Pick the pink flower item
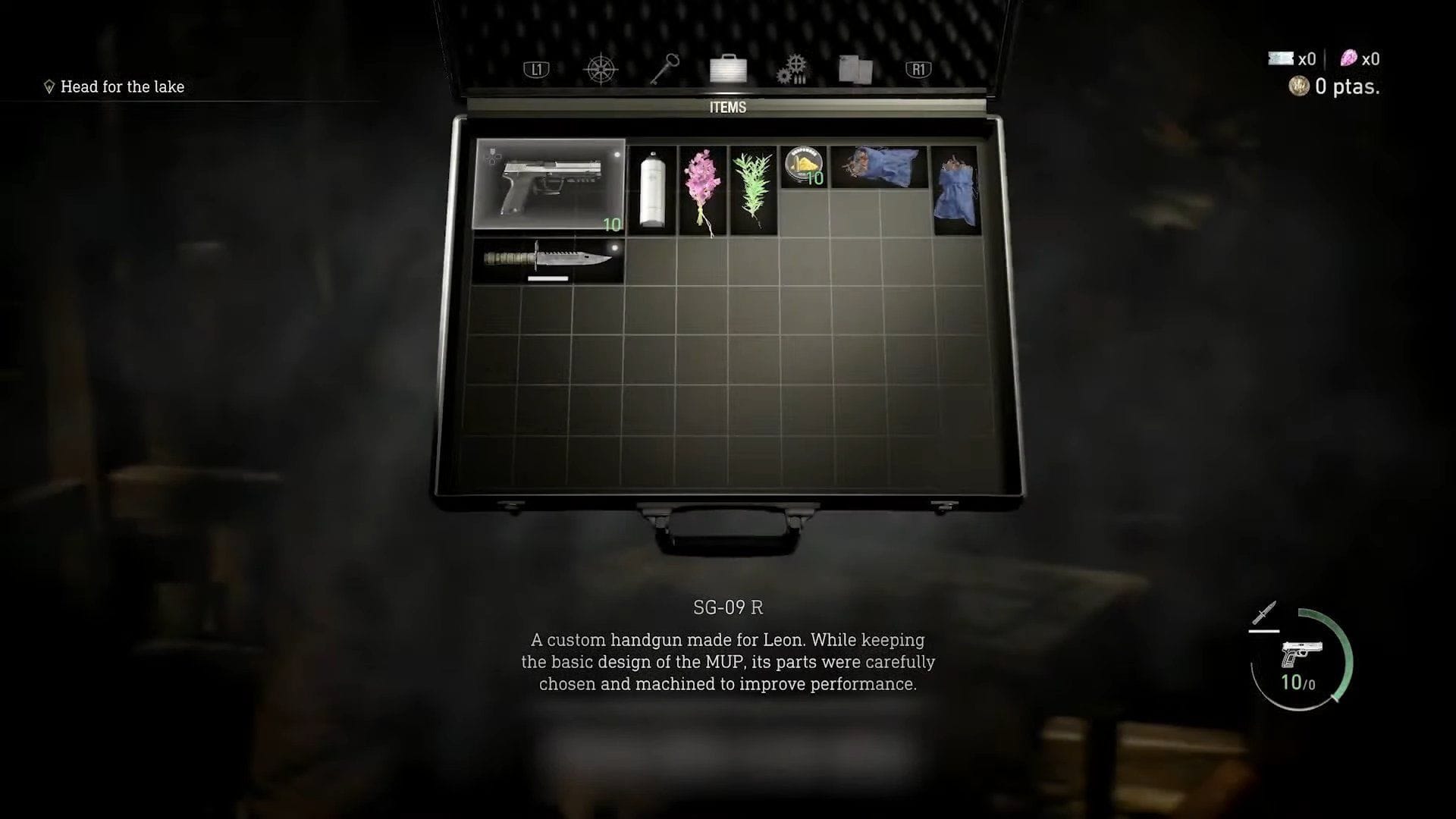The height and width of the screenshot is (819, 1456). pyautogui.click(x=701, y=188)
